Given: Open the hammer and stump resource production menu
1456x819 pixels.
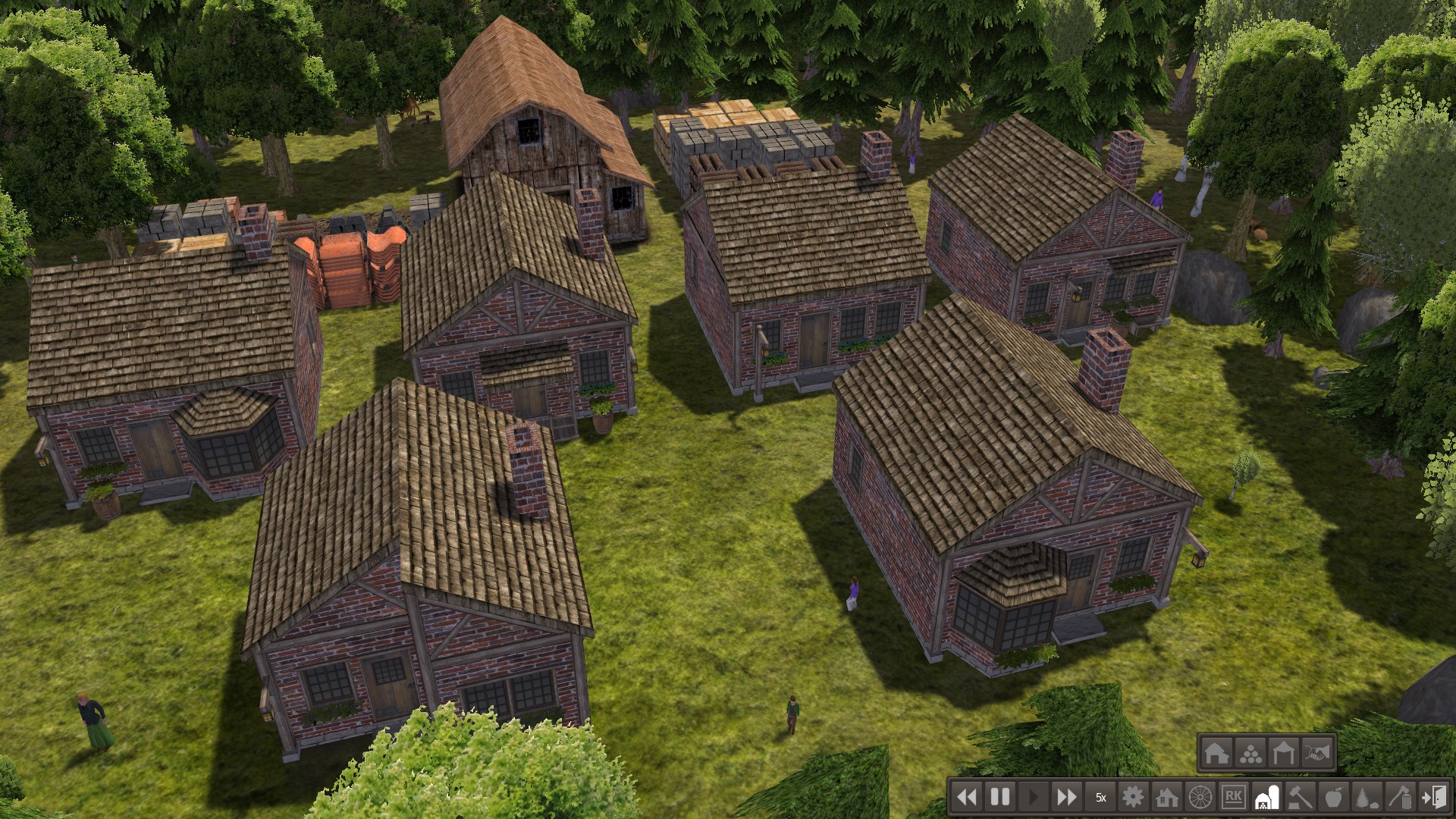Looking at the screenshot, I should point(1300,797).
